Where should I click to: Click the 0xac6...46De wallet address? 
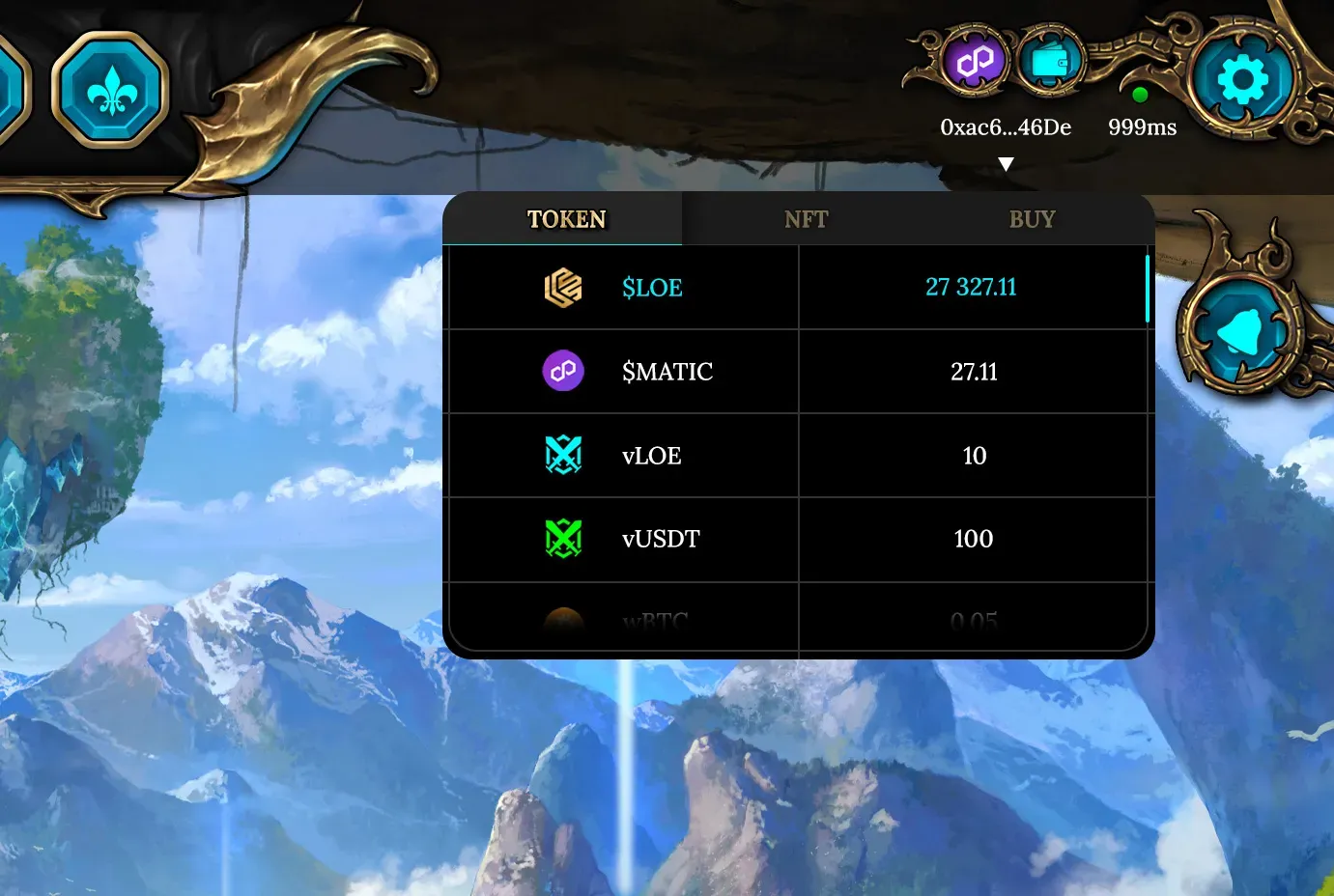[1006, 126]
